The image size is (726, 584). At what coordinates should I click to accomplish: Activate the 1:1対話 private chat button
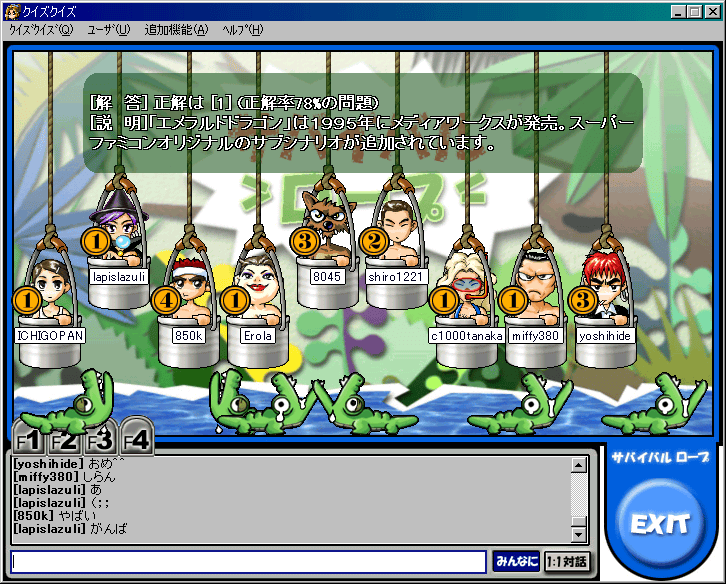point(568,561)
